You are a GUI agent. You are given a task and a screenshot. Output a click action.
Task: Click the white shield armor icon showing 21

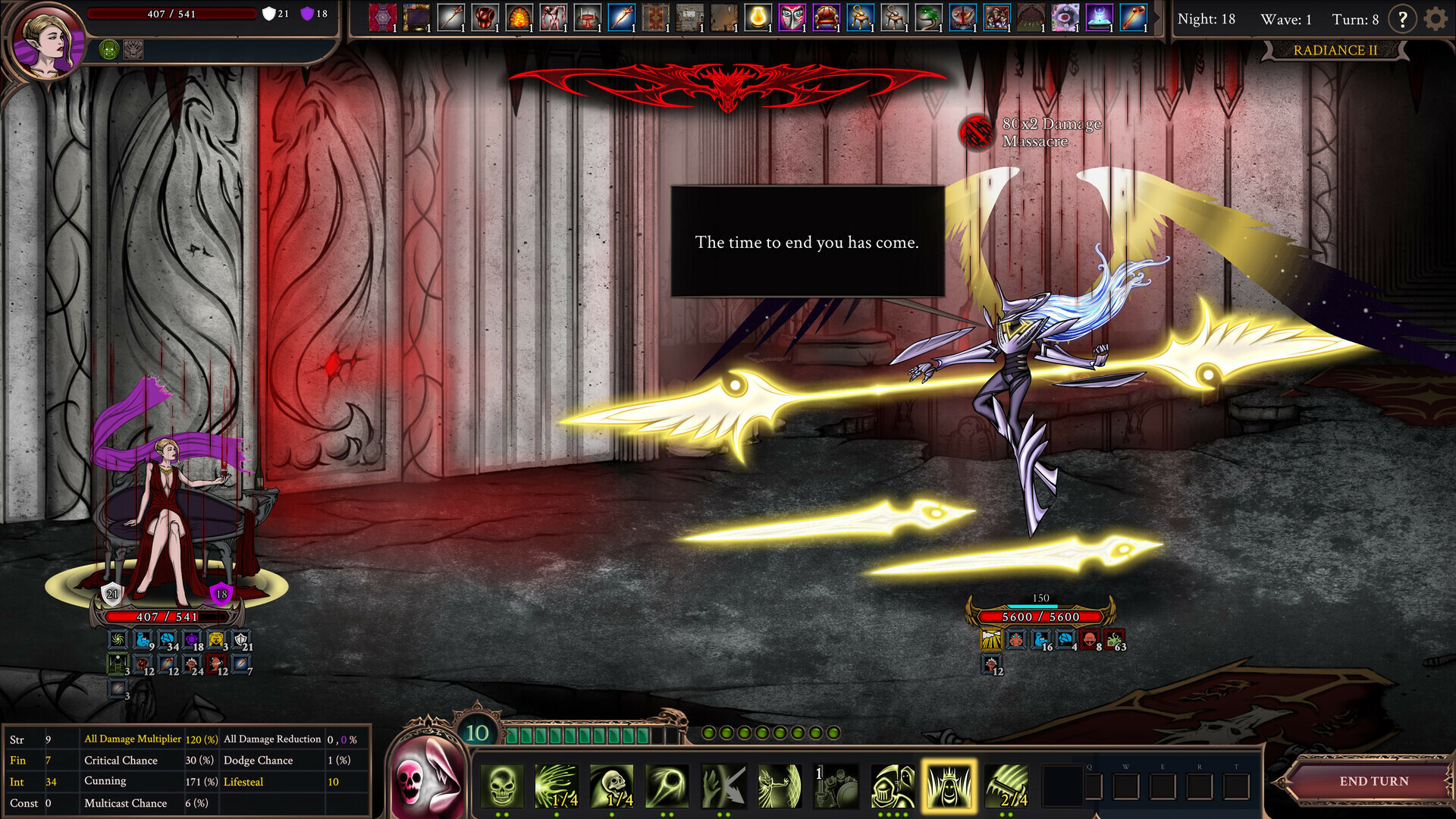point(269,13)
